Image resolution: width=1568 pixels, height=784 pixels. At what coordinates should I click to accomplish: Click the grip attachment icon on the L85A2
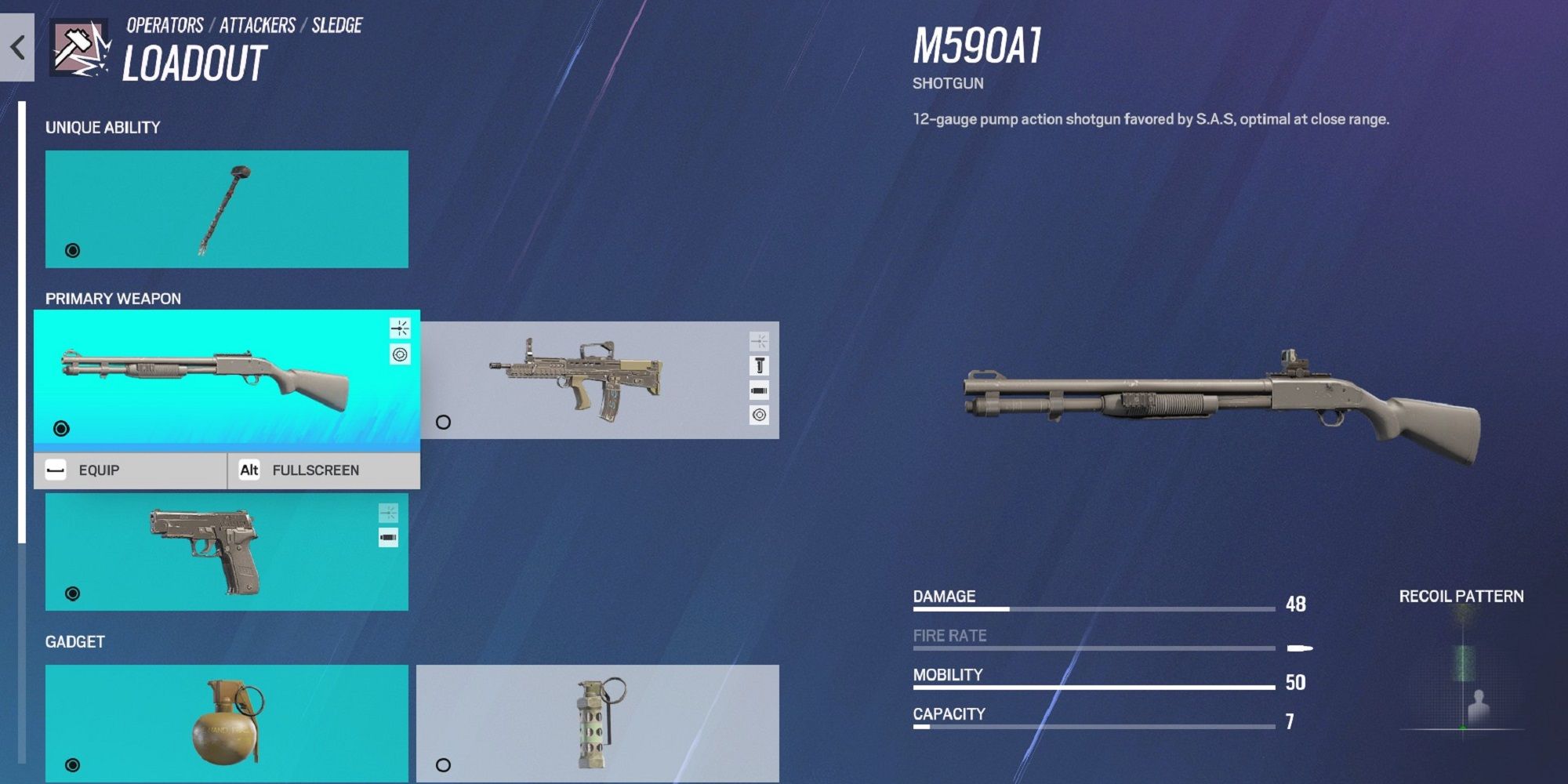(757, 365)
